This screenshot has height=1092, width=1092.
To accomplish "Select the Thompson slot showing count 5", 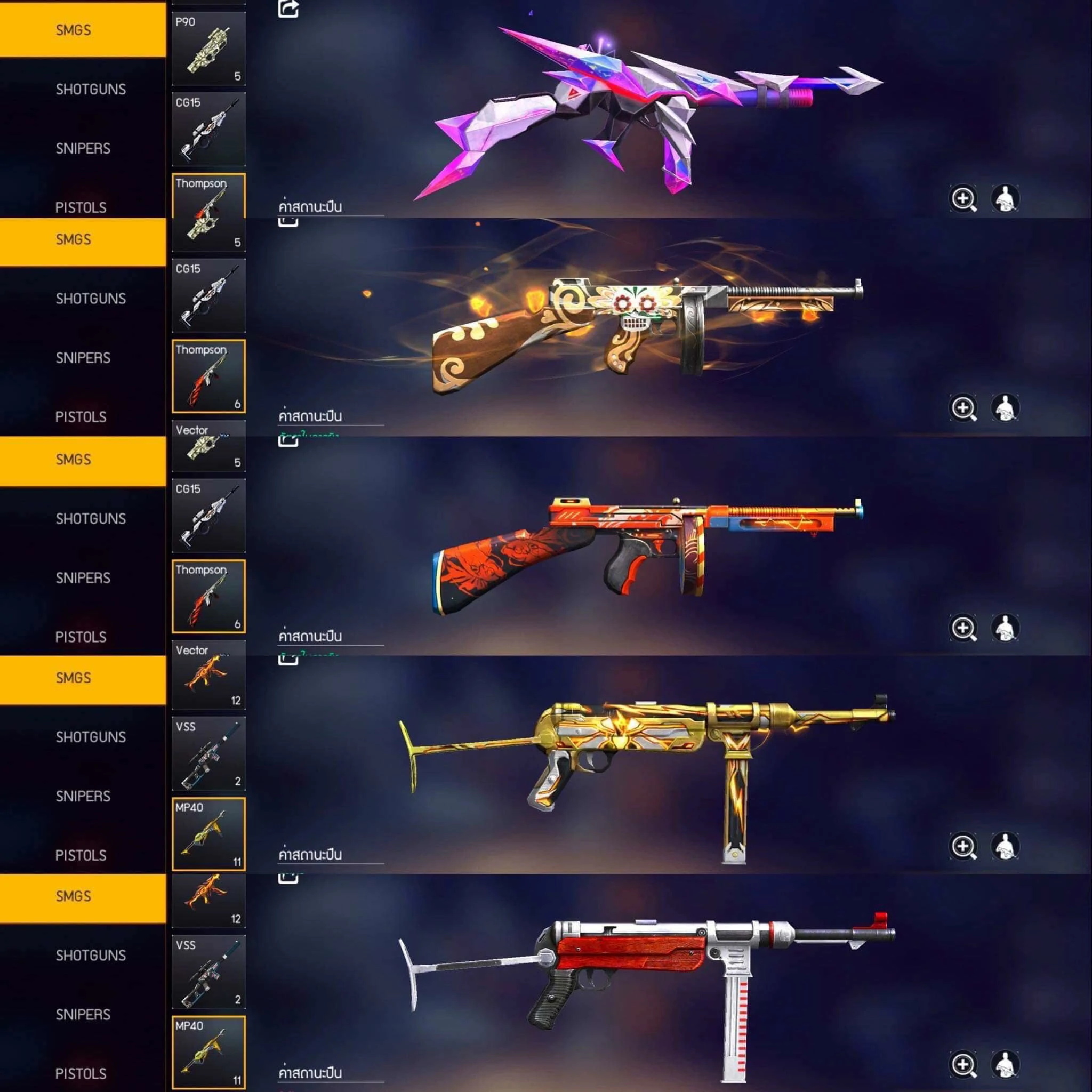I will click(208, 212).
